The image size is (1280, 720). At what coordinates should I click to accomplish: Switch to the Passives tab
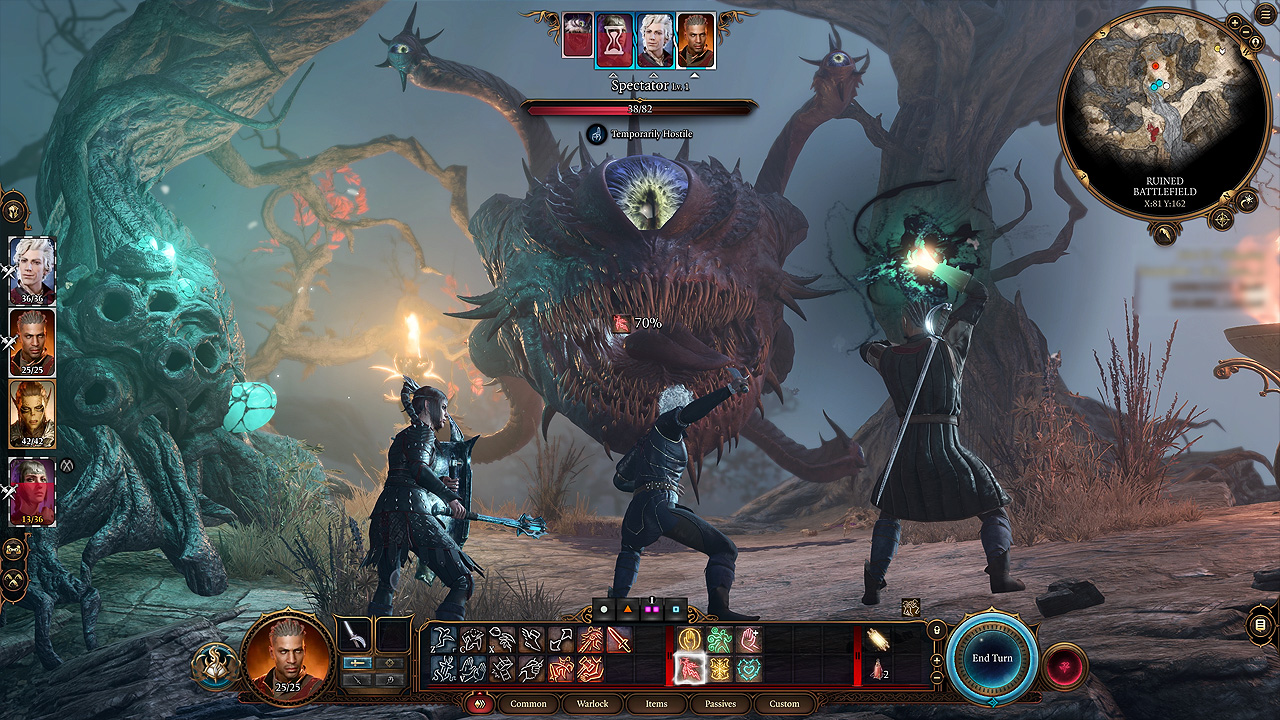[x=719, y=704]
